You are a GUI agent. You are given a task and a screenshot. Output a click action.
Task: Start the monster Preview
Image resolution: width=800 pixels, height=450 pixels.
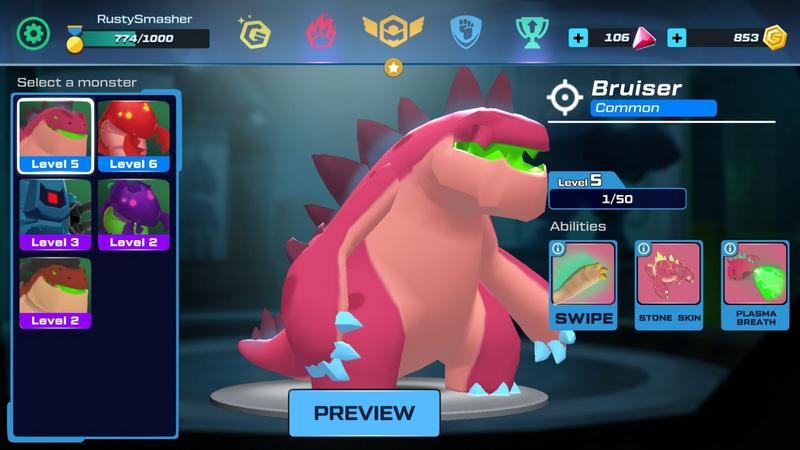364,412
